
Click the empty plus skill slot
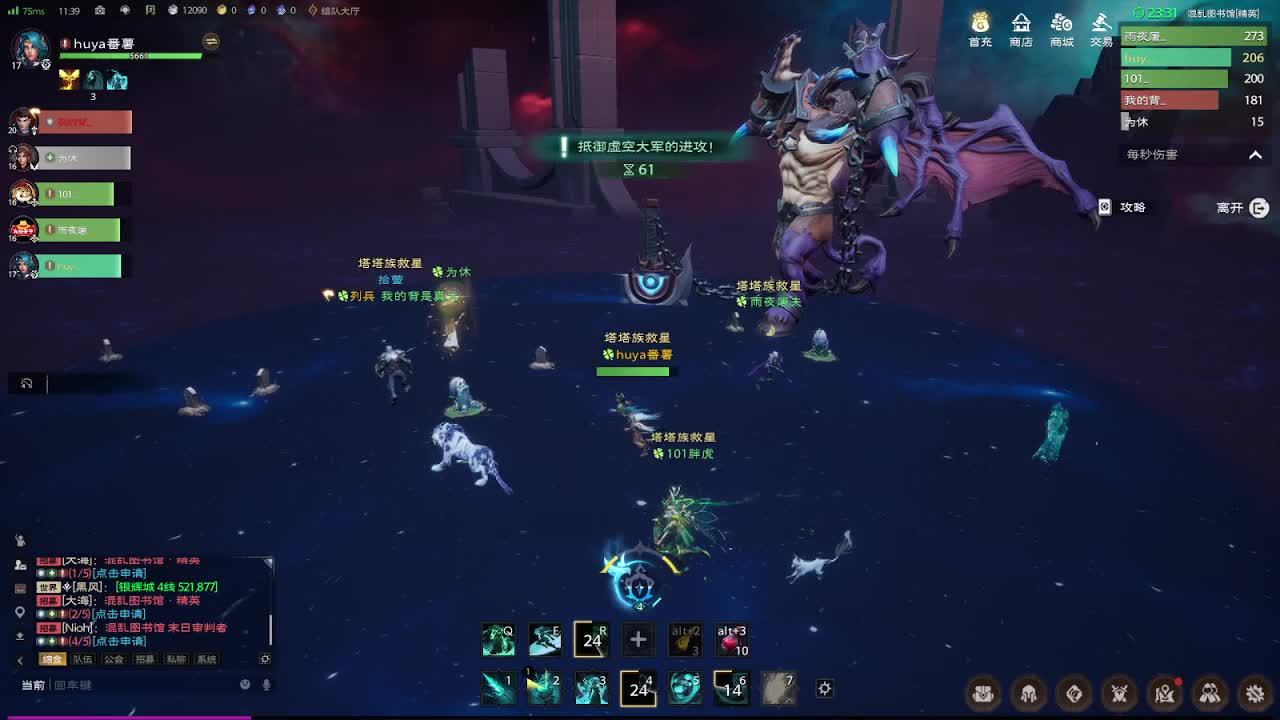coord(638,640)
